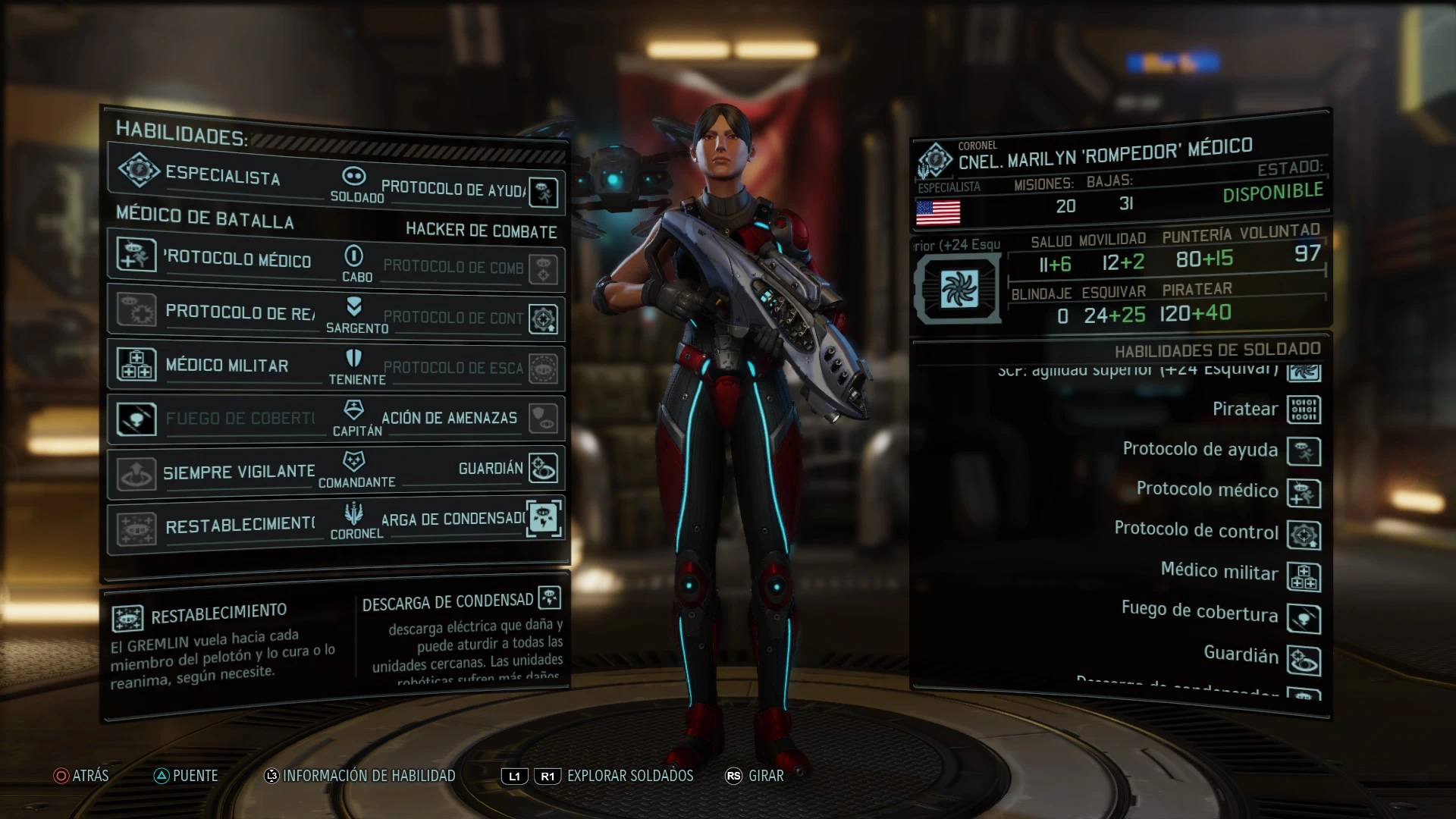
Task: Click the Piratear icon in soldier abilities
Action: [x=1304, y=410]
